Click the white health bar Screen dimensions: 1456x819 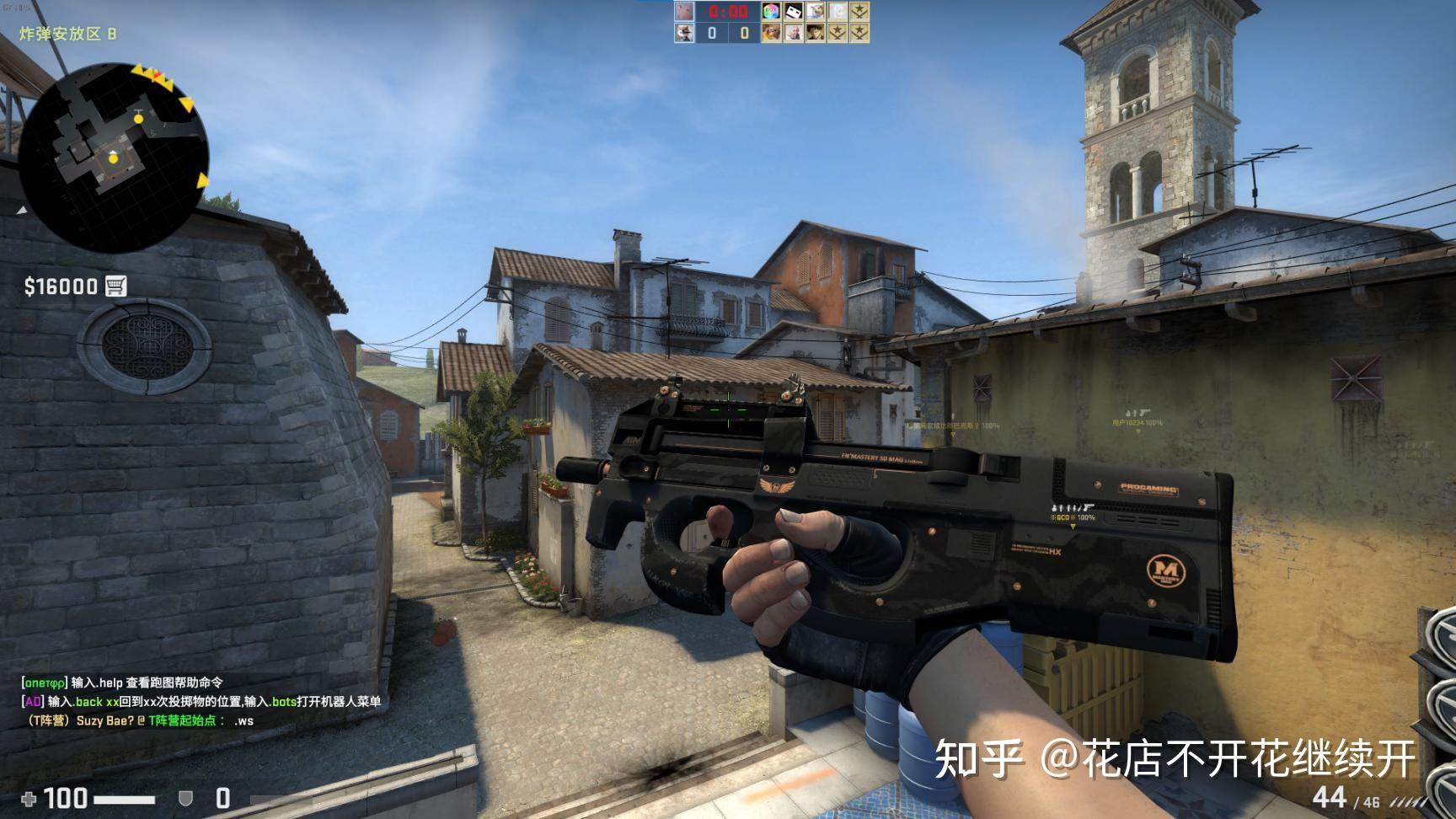tap(125, 800)
